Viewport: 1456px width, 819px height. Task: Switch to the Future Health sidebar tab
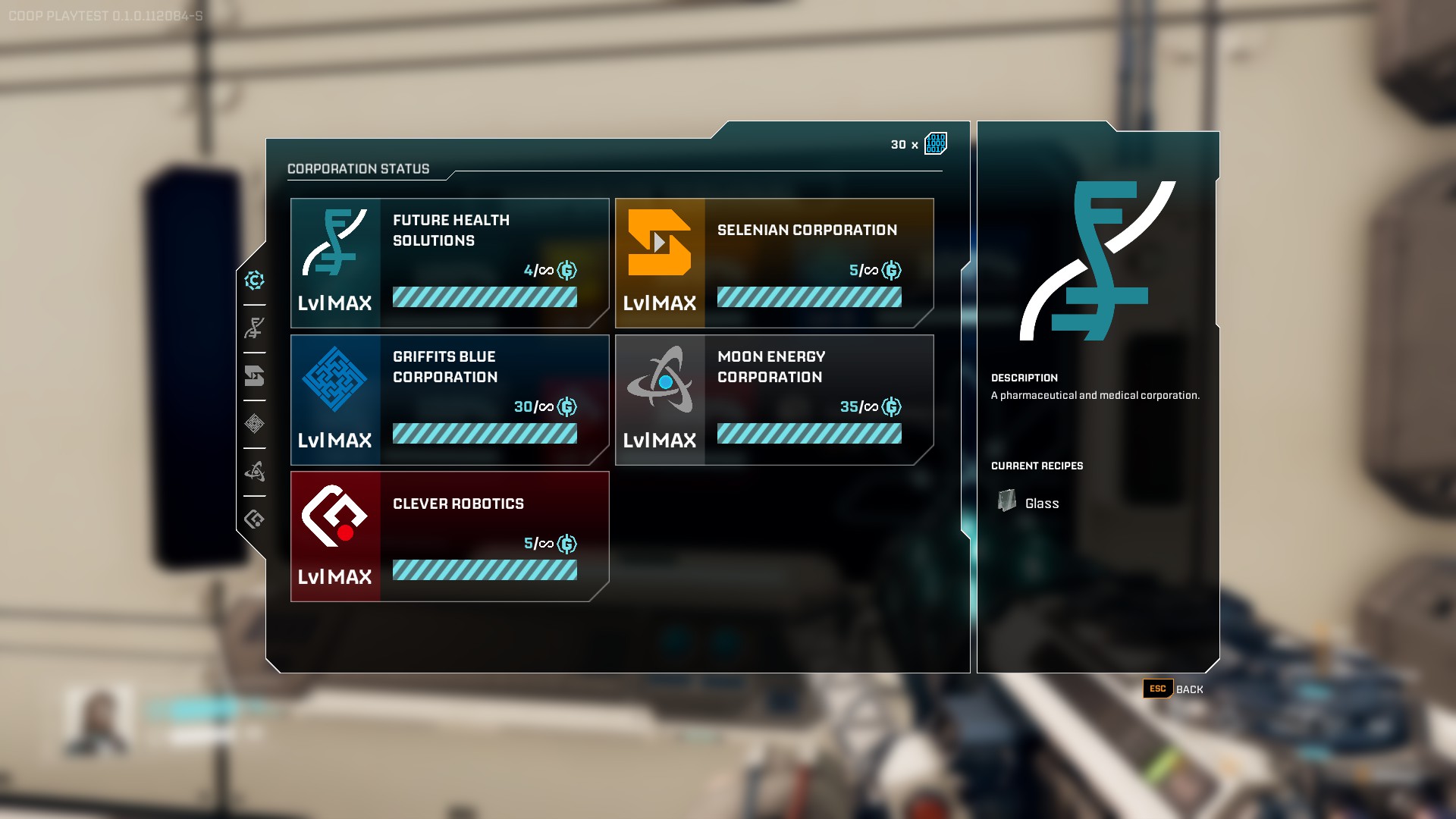click(255, 328)
